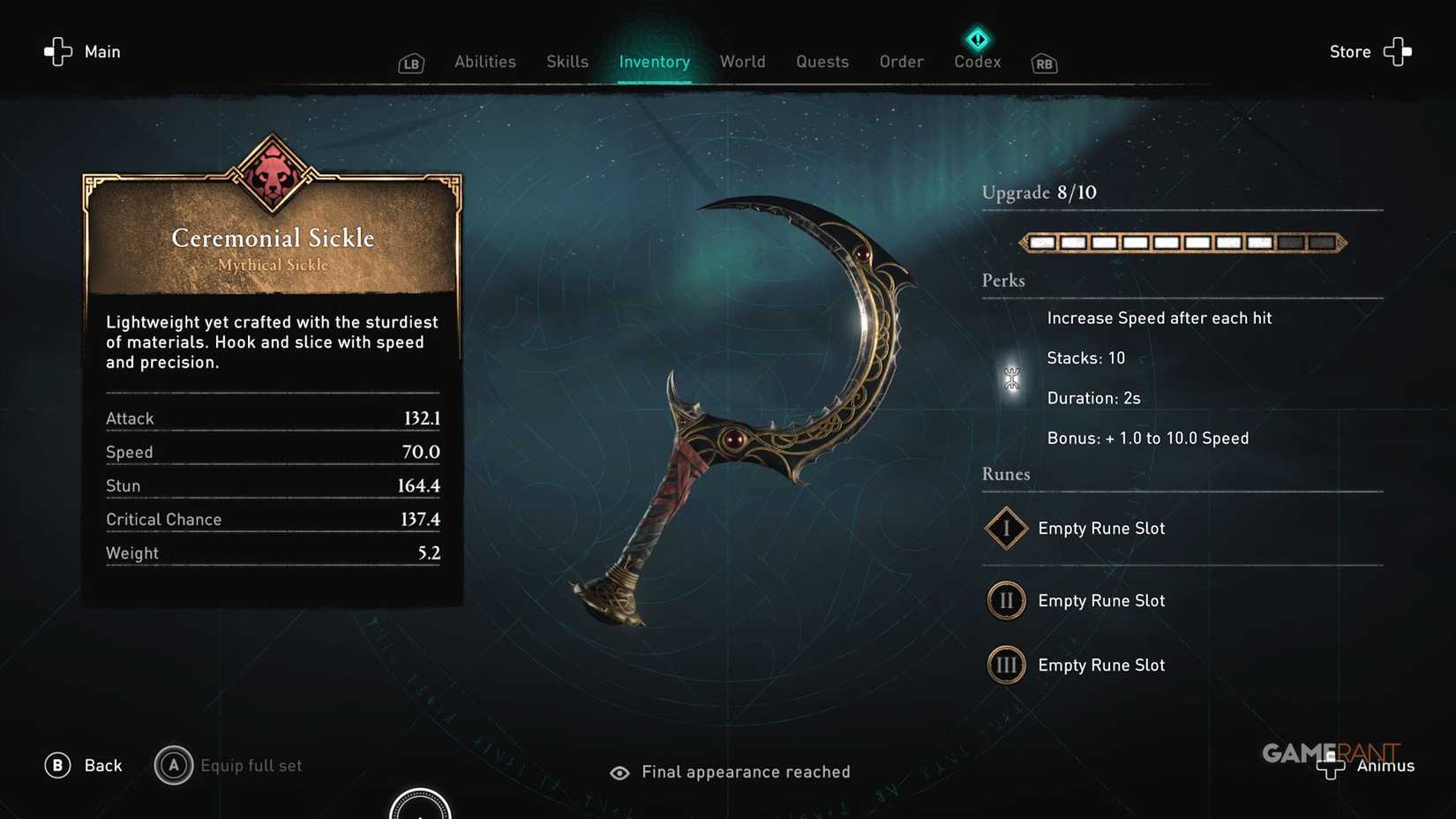Select the speed perk rune icon
This screenshot has width=1456, height=819.
[x=1009, y=377]
